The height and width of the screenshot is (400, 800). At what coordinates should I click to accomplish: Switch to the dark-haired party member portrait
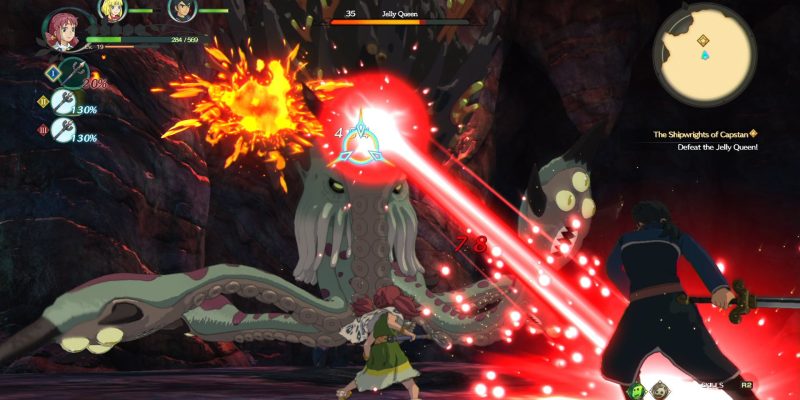pos(181,10)
